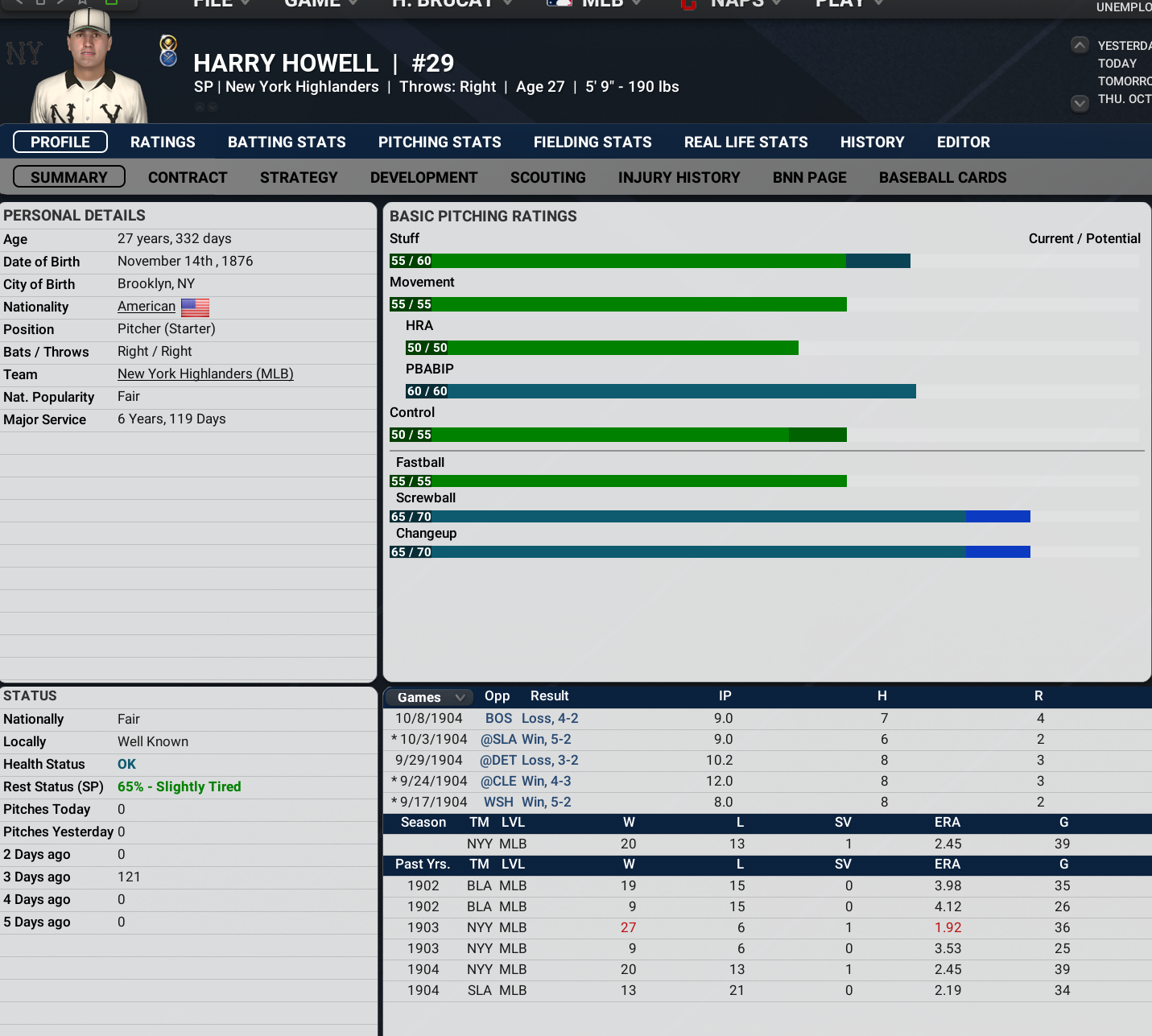This screenshot has height=1036, width=1152.
Task: Switch to the INJURY HISTORY tab
Action: coord(679,177)
